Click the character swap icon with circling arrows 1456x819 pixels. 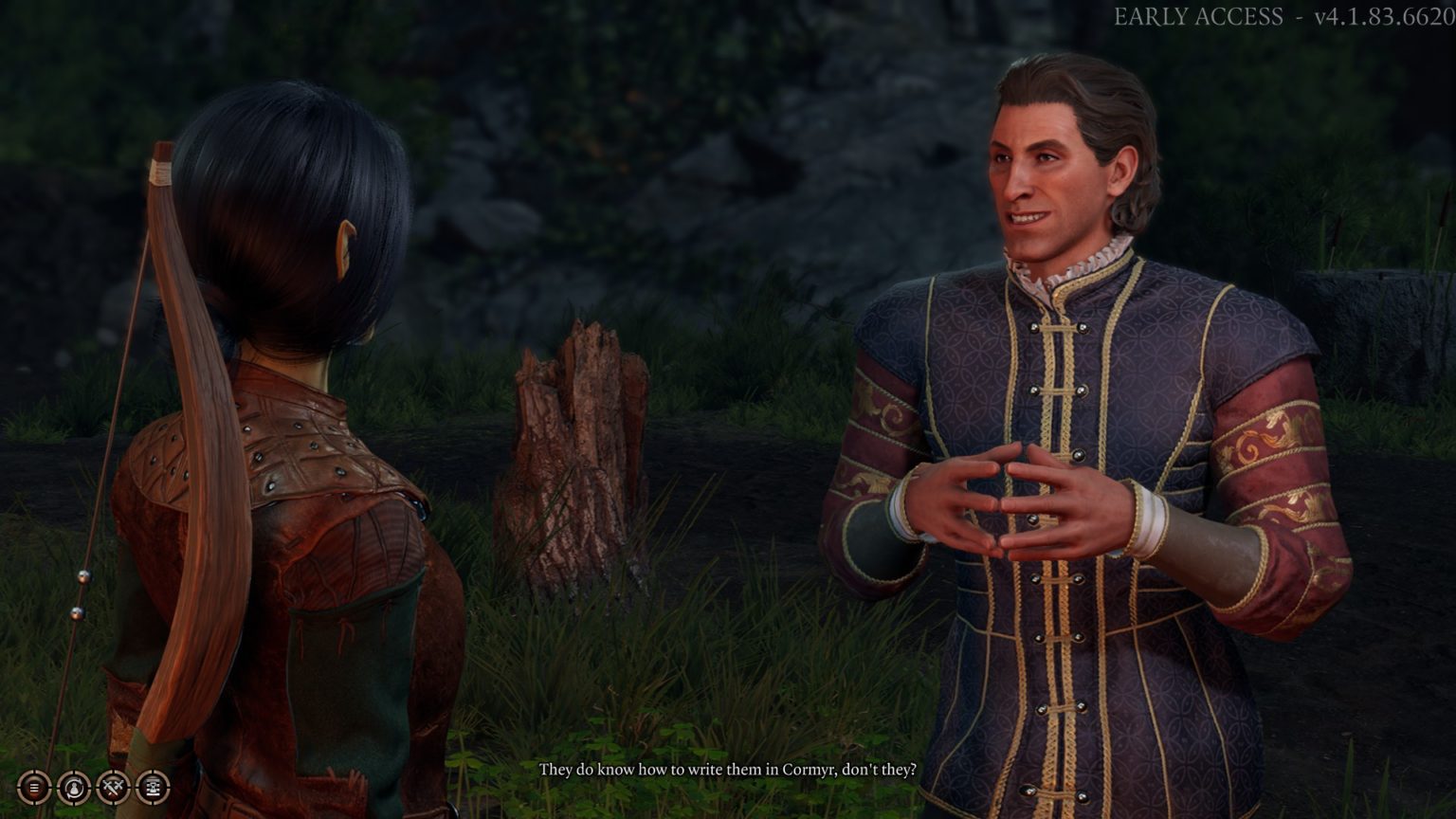pyautogui.click(x=74, y=787)
